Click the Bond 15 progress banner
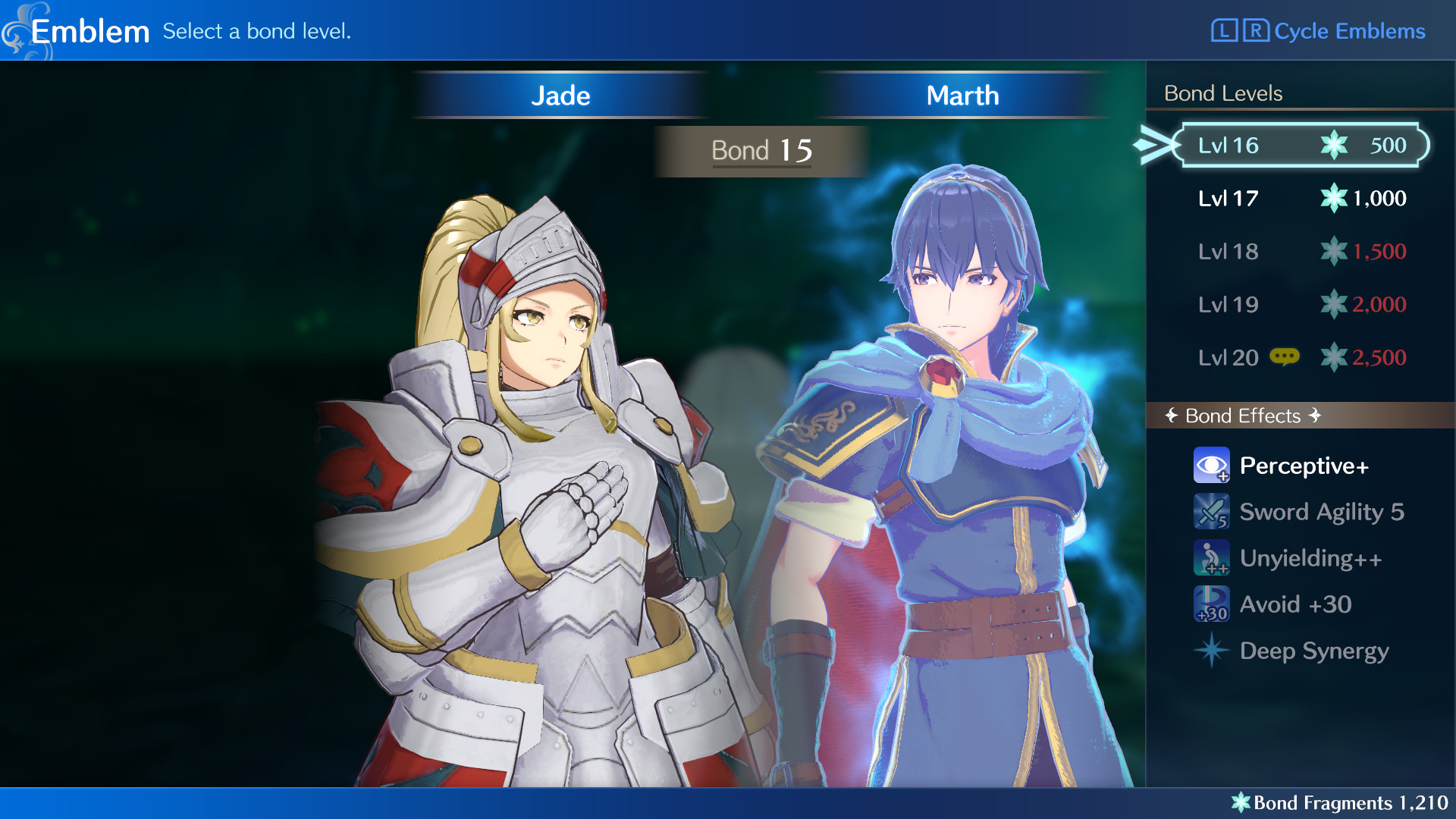Viewport: 1456px width, 819px height. point(761,150)
